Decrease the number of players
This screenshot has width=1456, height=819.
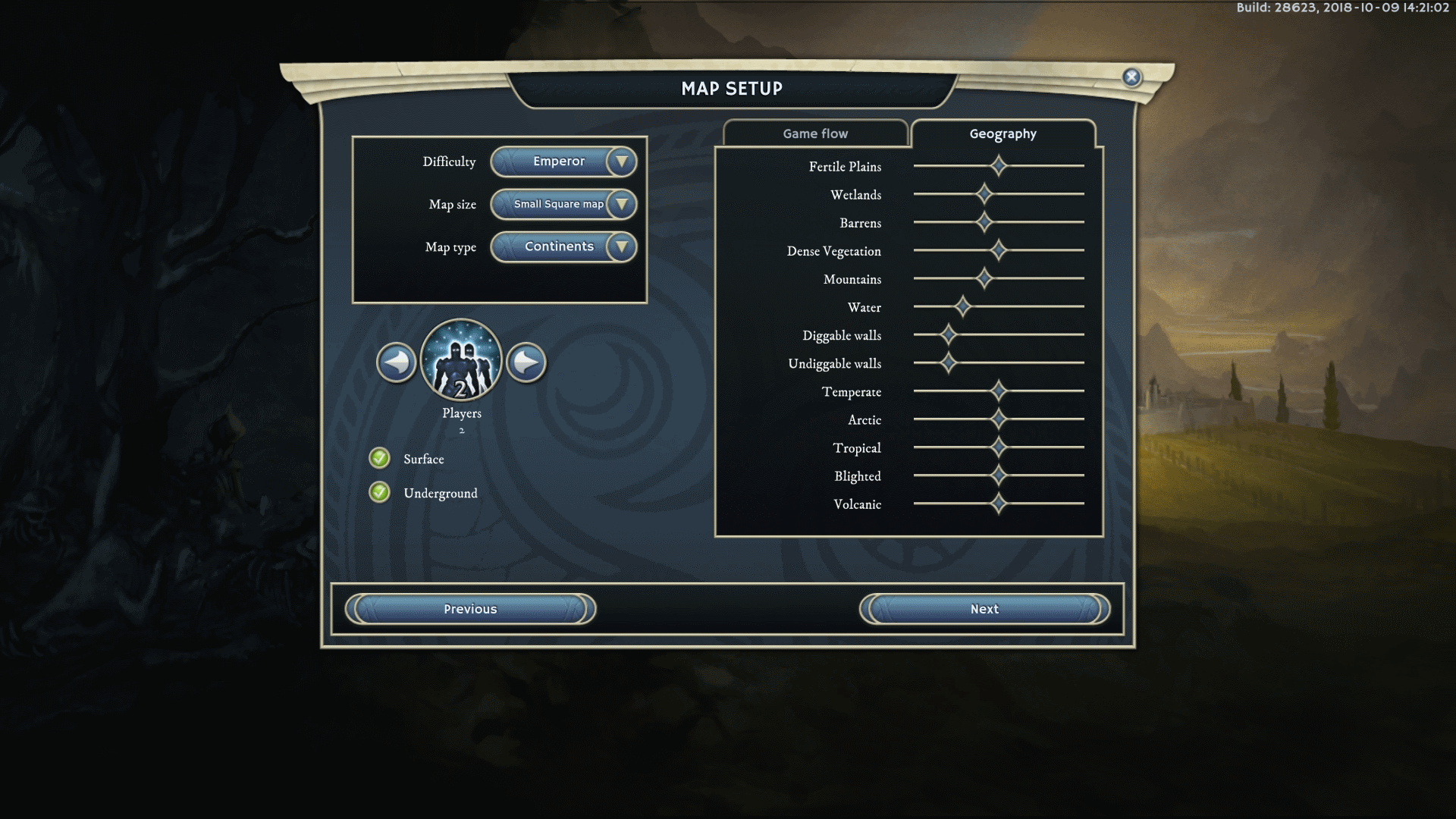(397, 362)
